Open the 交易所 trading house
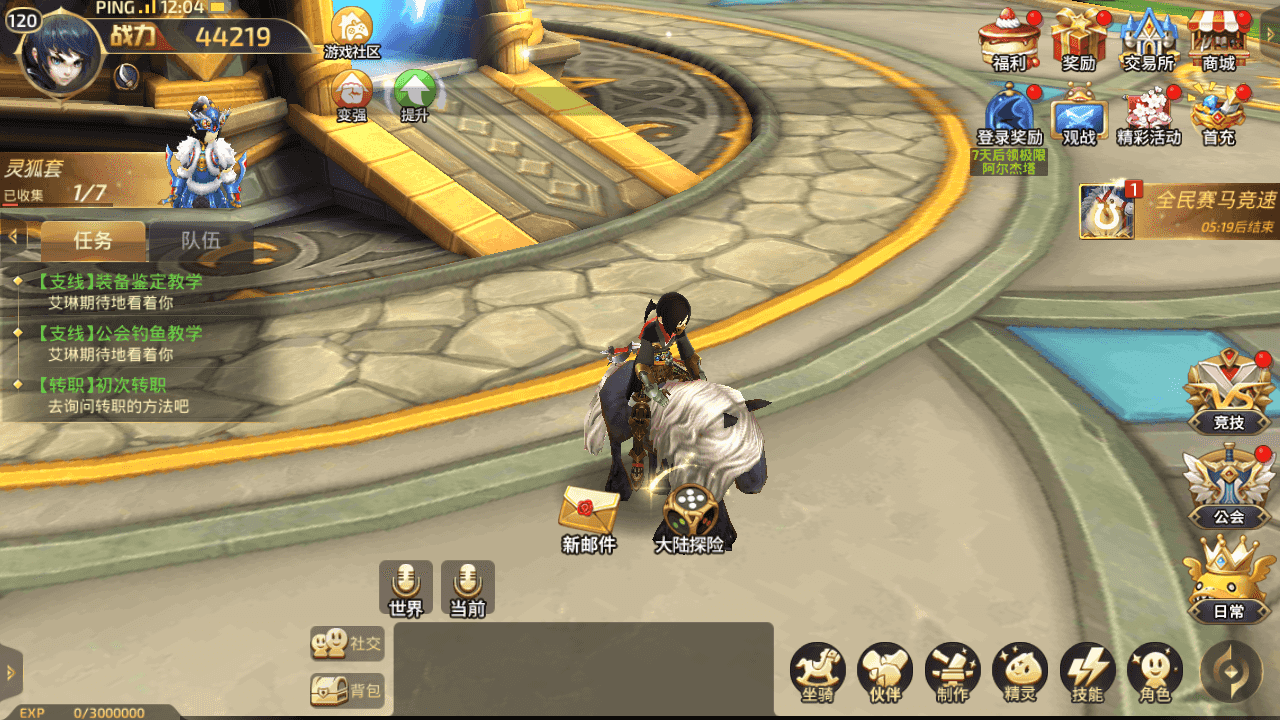This screenshot has width=1280, height=720. [1148, 38]
